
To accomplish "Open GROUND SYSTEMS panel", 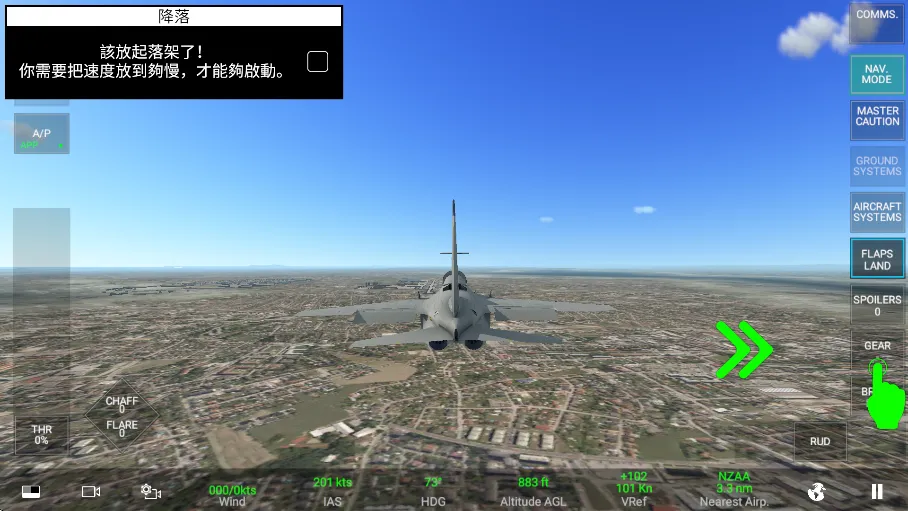I will (x=877, y=167).
